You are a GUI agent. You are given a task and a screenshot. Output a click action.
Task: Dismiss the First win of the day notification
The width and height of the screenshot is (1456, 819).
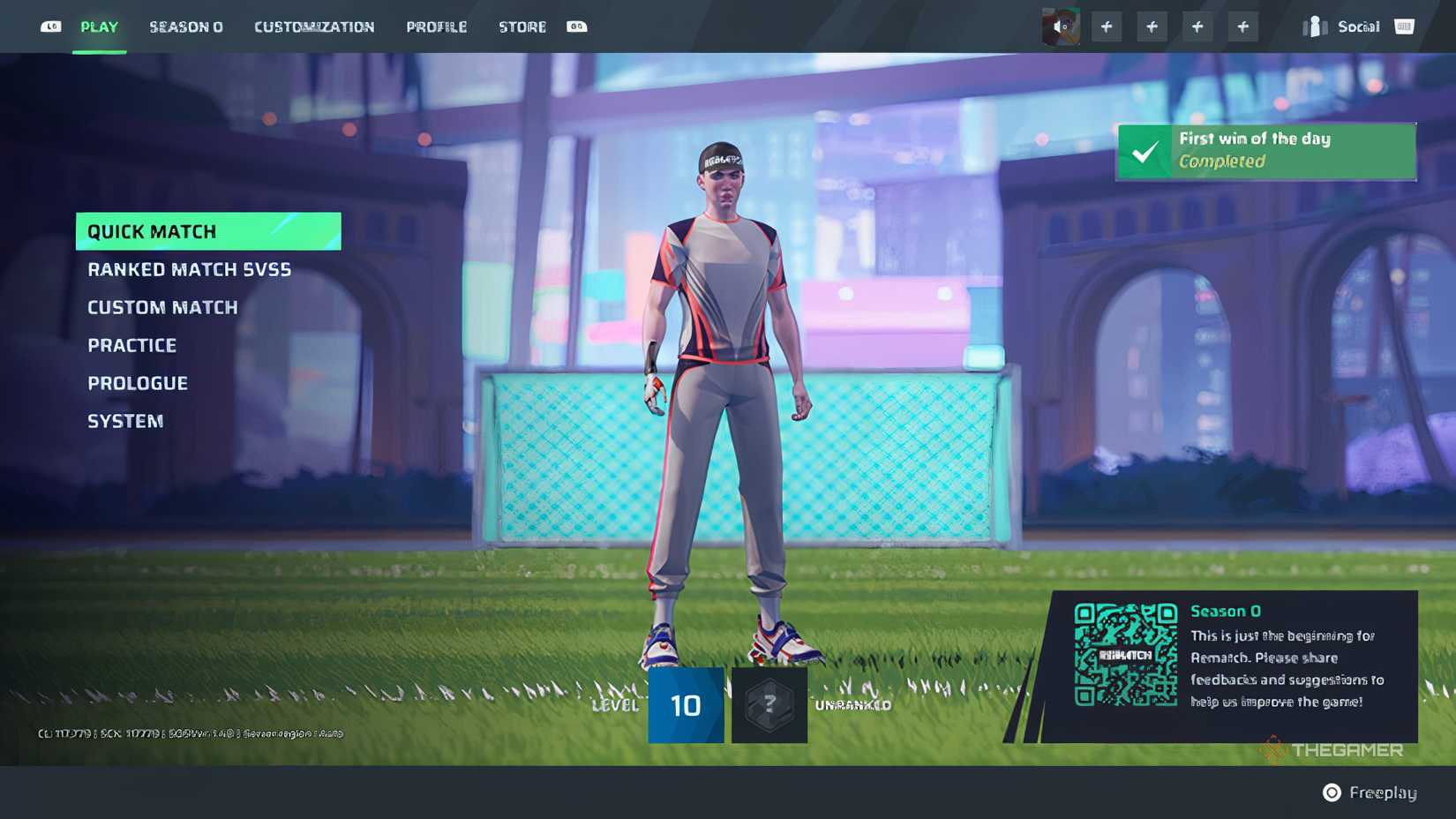[x=1265, y=151]
